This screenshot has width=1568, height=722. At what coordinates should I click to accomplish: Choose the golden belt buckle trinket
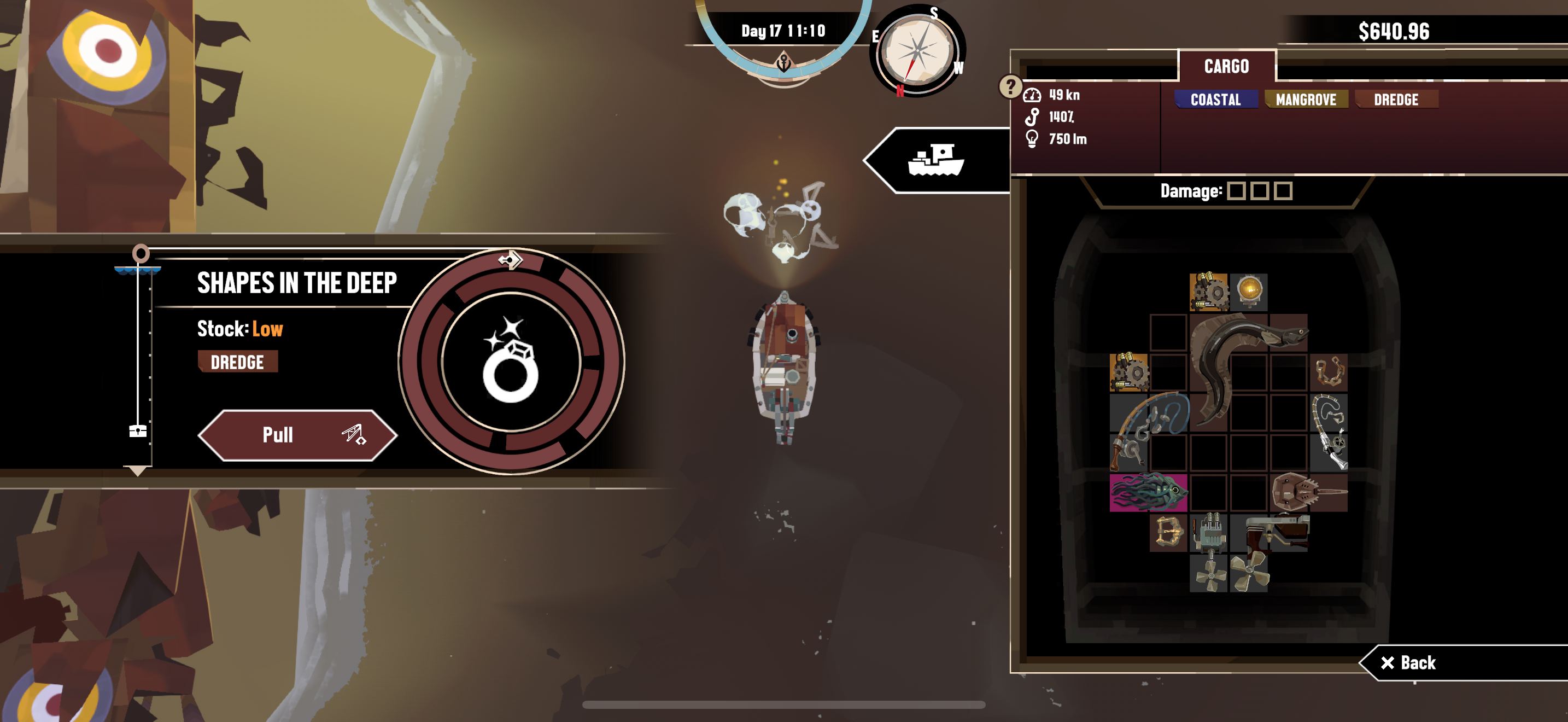pos(1168,532)
